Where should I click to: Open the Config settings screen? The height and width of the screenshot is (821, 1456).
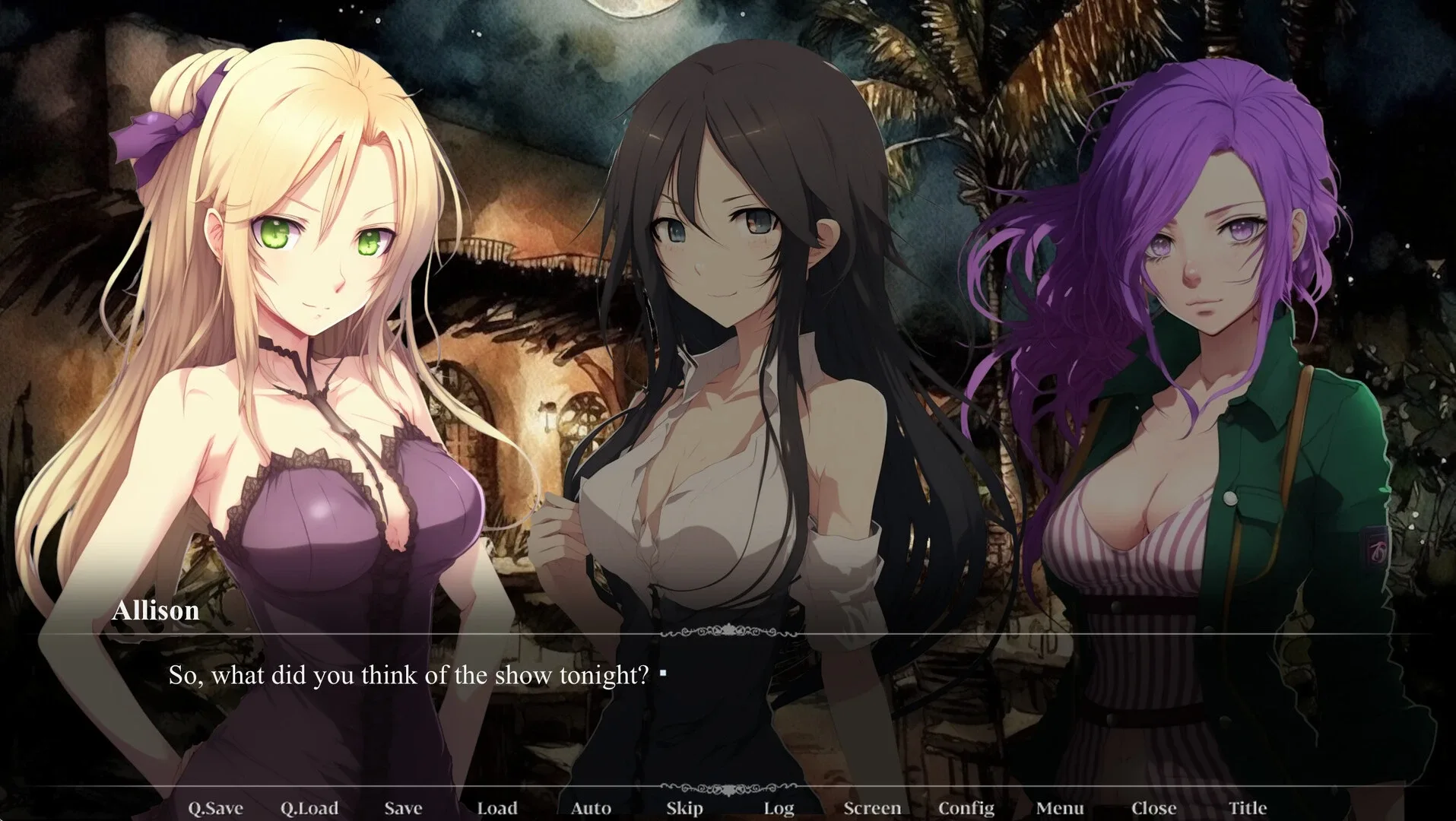pos(966,808)
